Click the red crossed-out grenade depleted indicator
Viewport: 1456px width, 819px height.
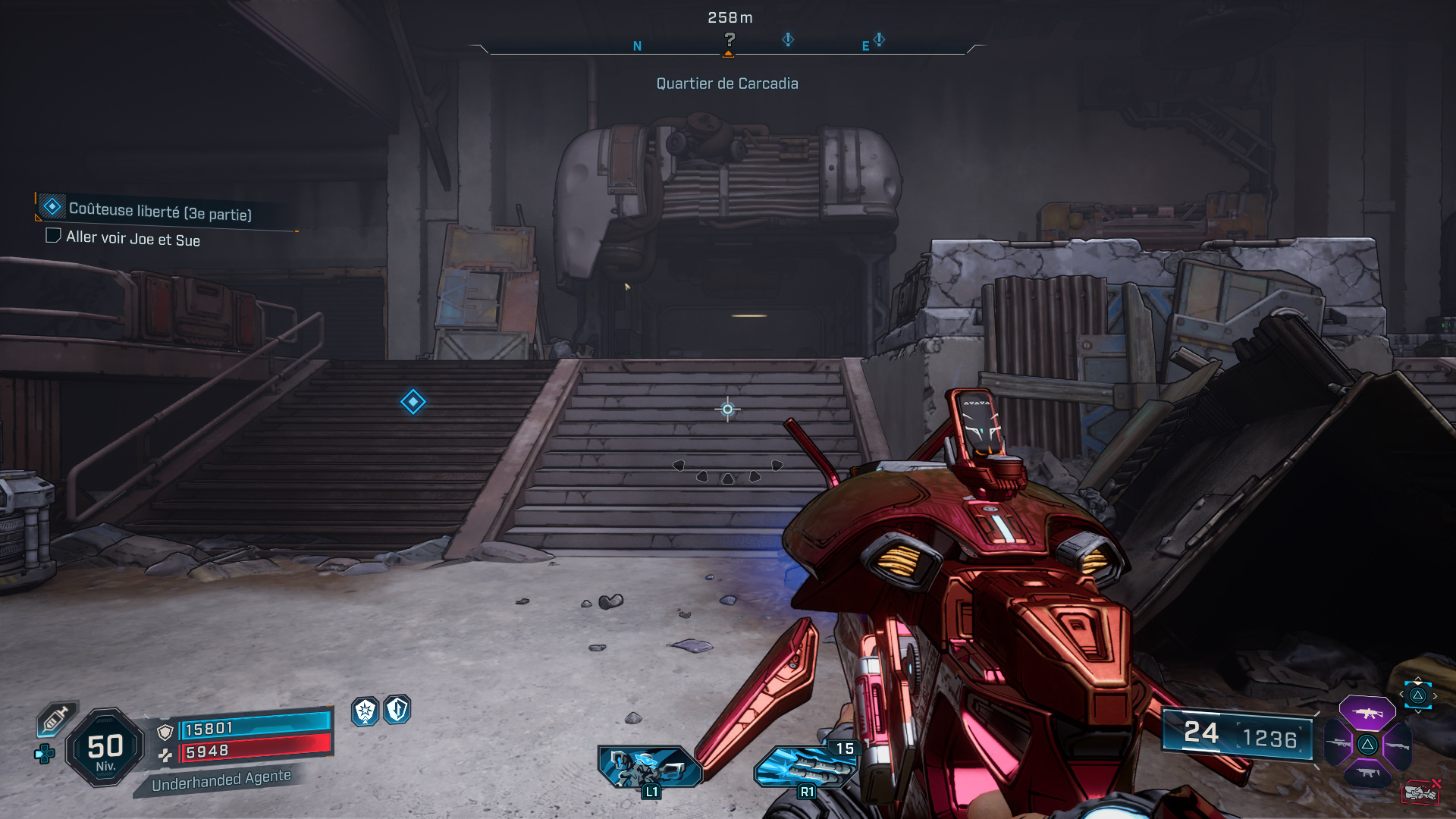(1420, 792)
